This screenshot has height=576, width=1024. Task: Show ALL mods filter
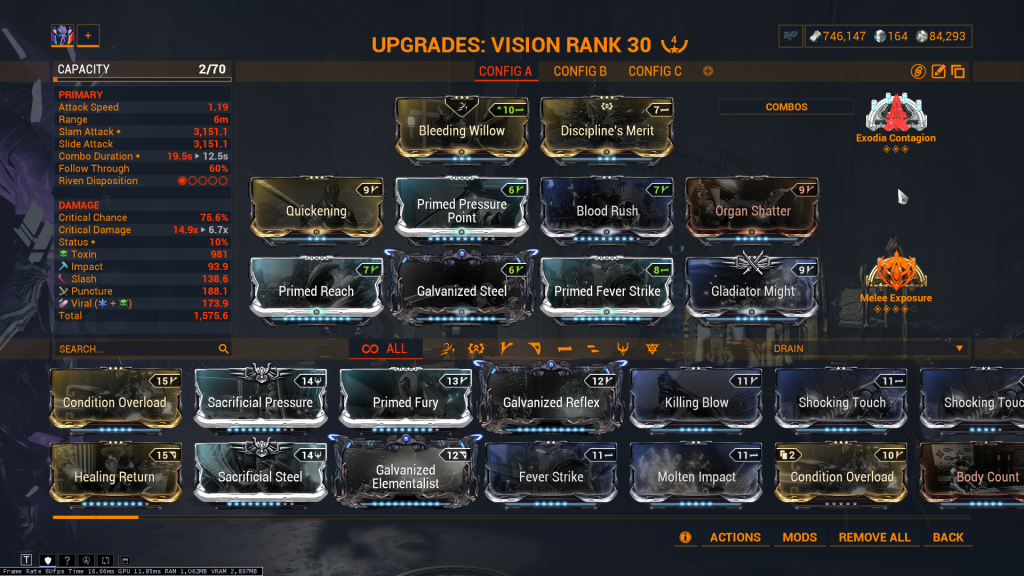385,349
